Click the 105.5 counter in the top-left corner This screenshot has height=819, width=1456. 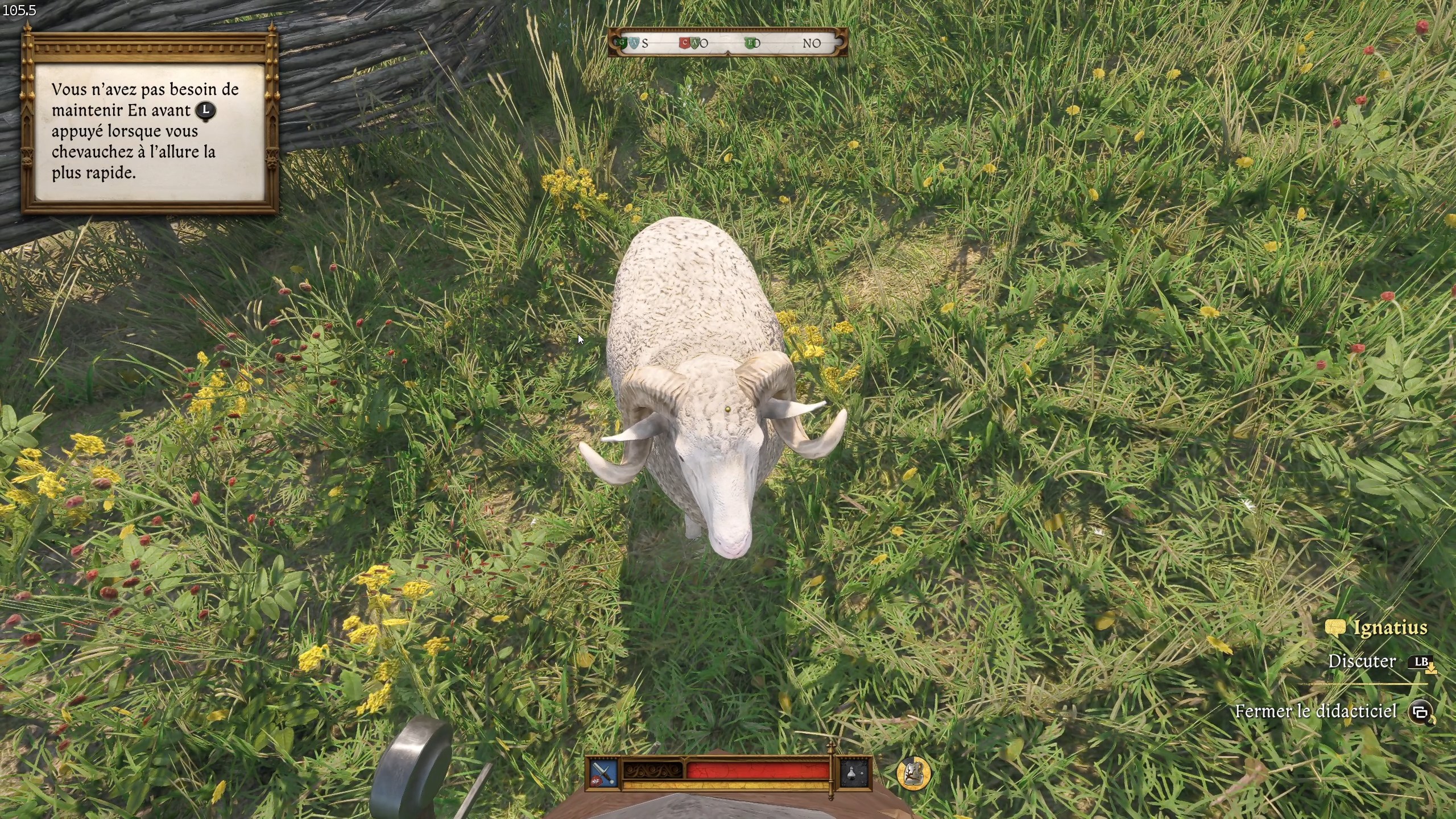coord(20,10)
